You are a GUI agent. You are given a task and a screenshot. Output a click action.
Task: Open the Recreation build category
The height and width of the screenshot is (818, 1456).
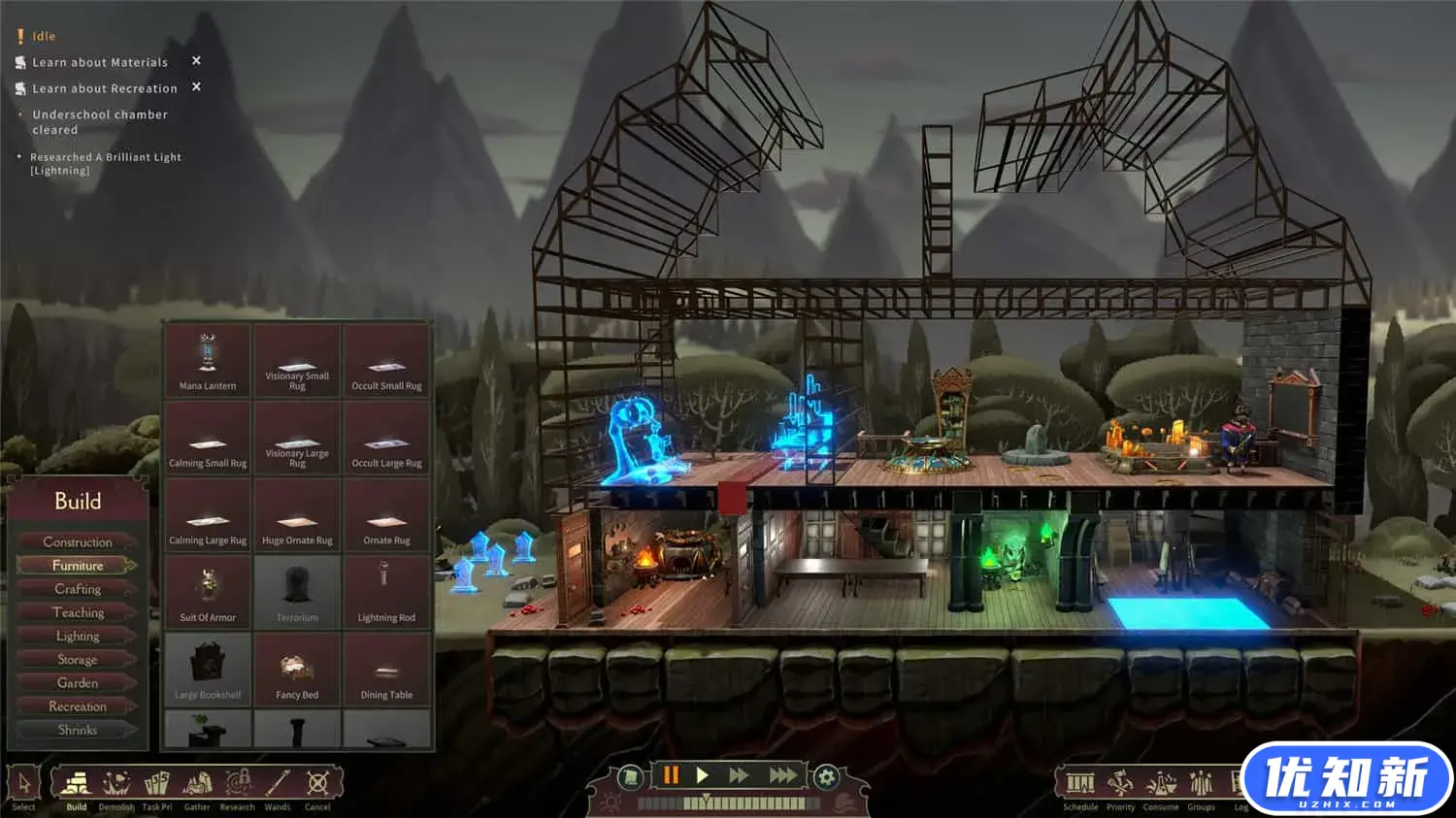click(x=78, y=706)
